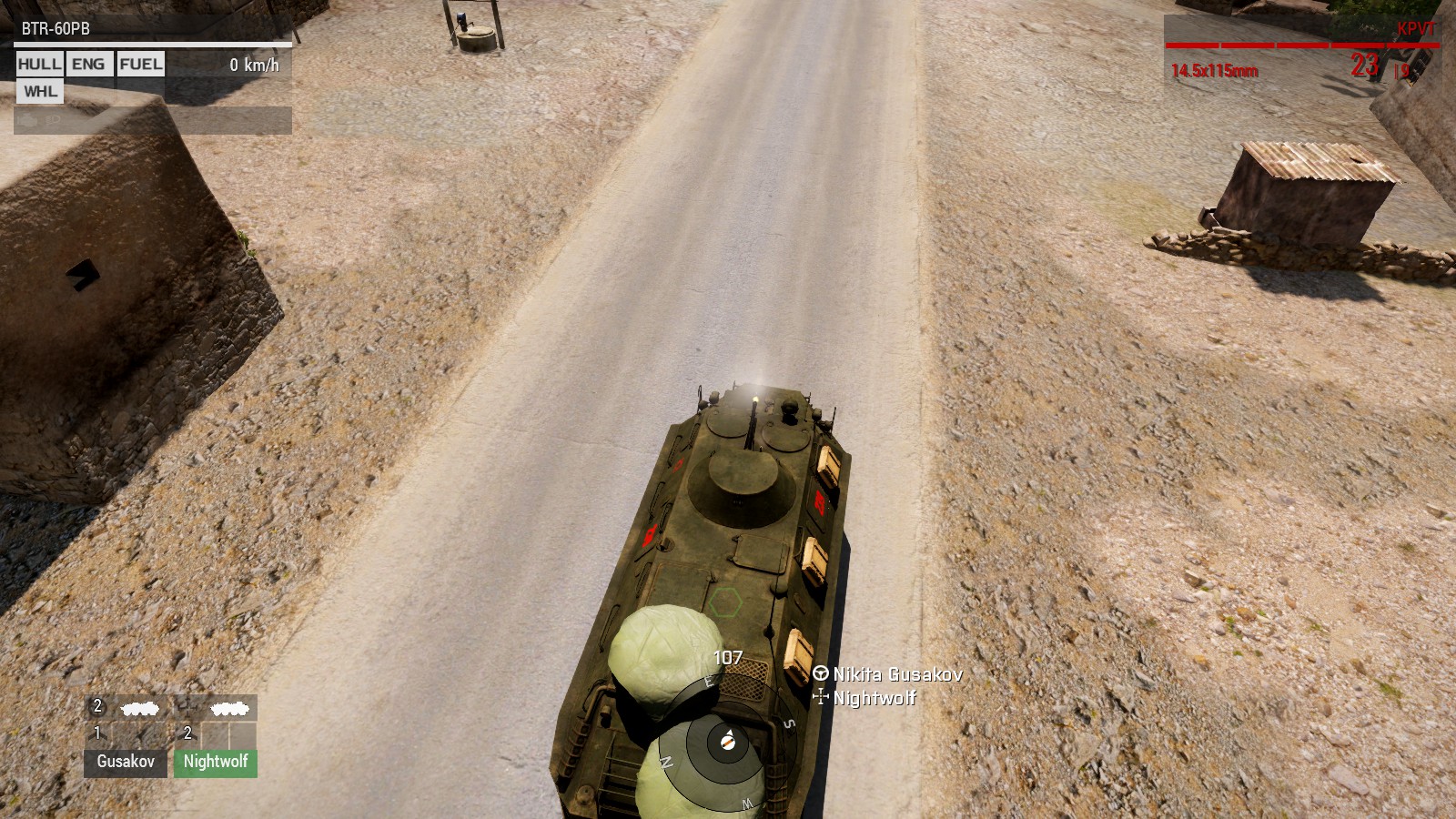Click the ENG engine status indicator
Screen dimensions: 1456x819
tap(88, 65)
